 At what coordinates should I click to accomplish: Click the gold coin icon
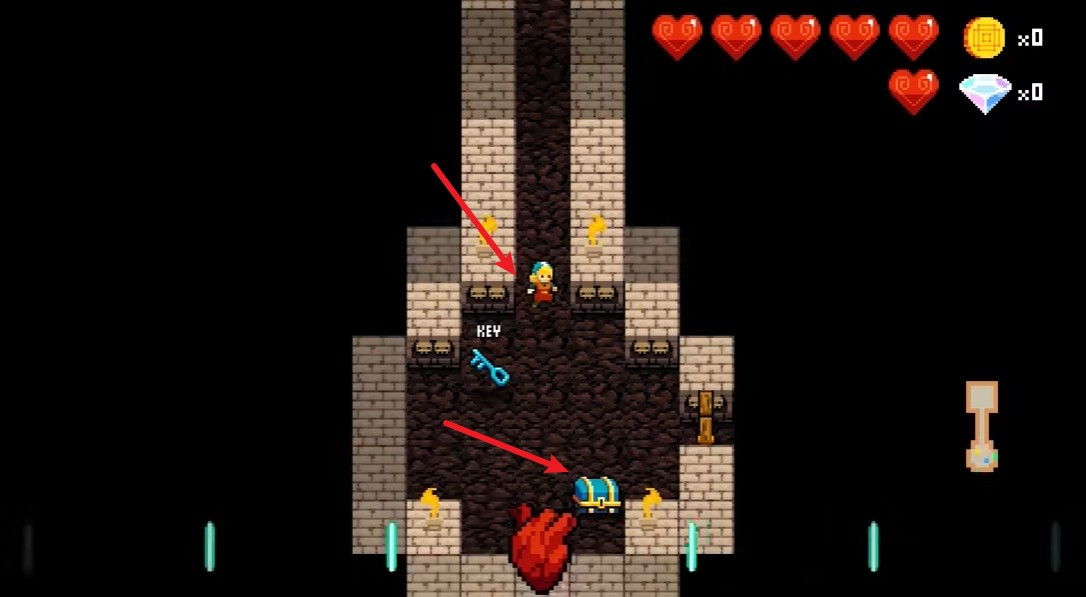(983, 38)
